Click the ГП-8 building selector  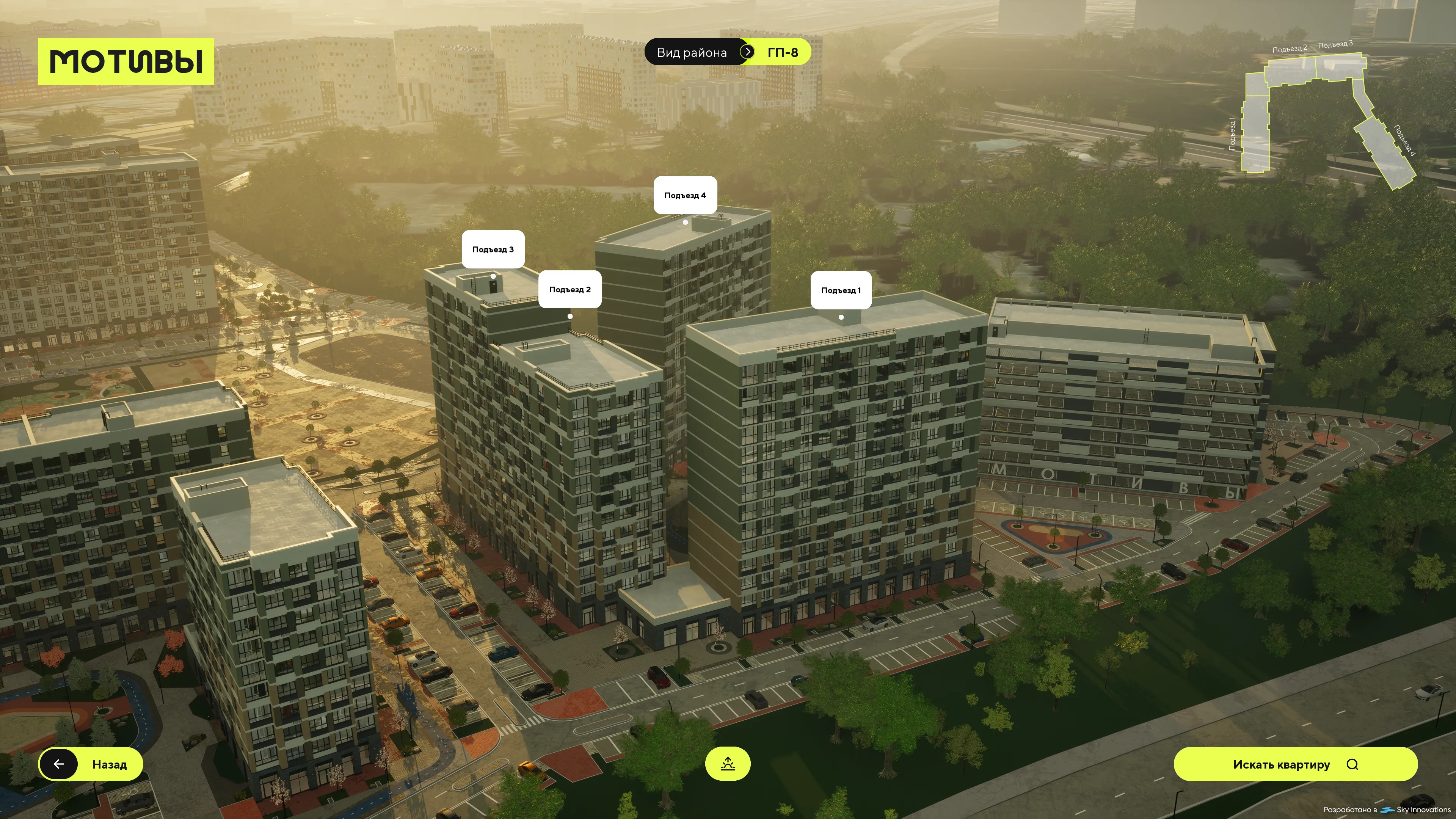(x=782, y=53)
